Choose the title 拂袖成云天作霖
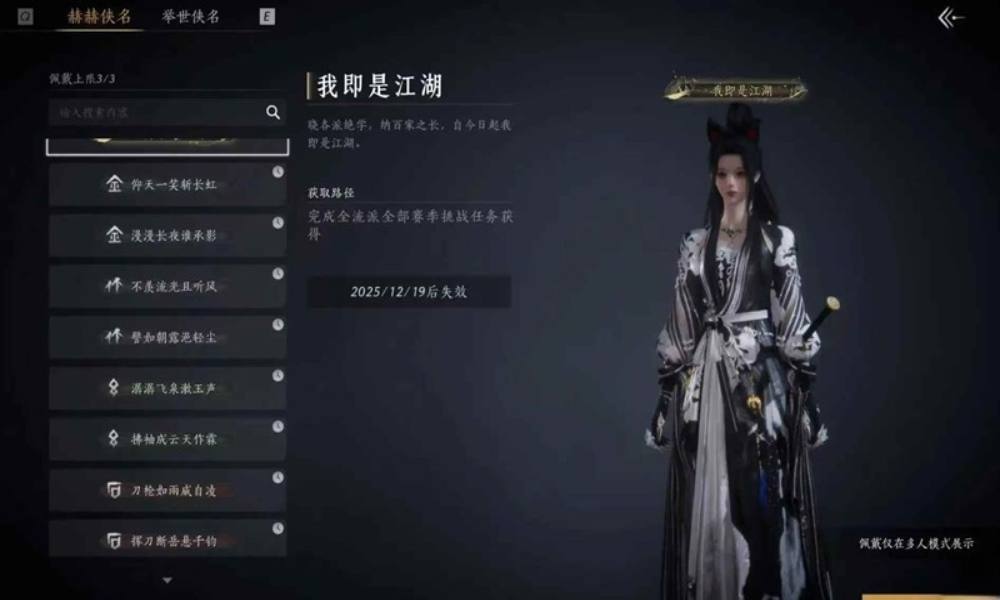1000x600 pixels. coord(168,439)
